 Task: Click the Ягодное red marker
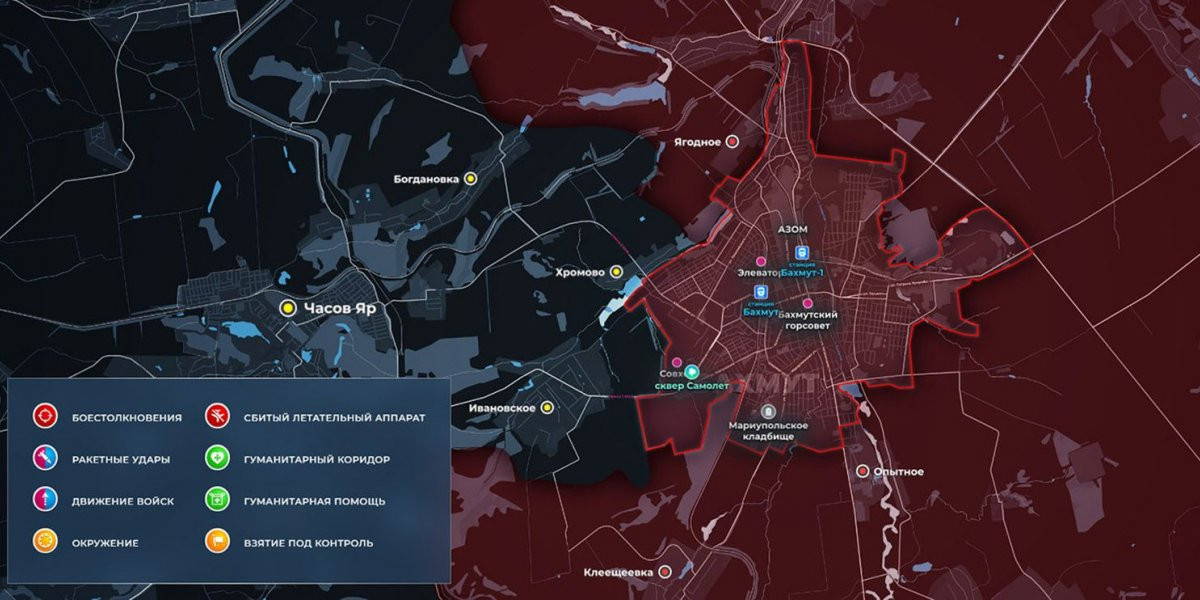(732, 142)
